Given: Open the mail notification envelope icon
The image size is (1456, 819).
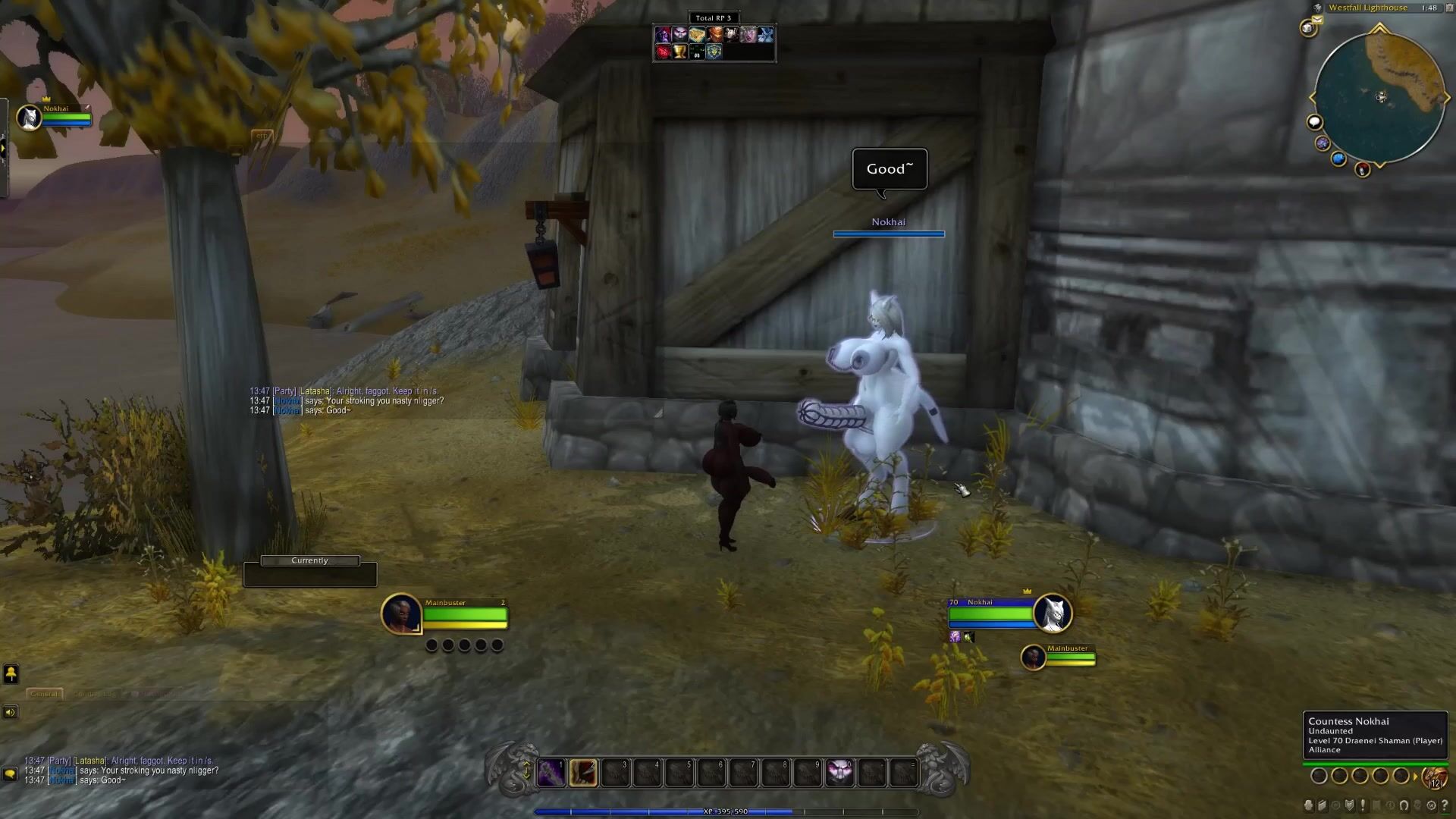Looking at the screenshot, I should pyautogui.click(x=1317, y=20).
